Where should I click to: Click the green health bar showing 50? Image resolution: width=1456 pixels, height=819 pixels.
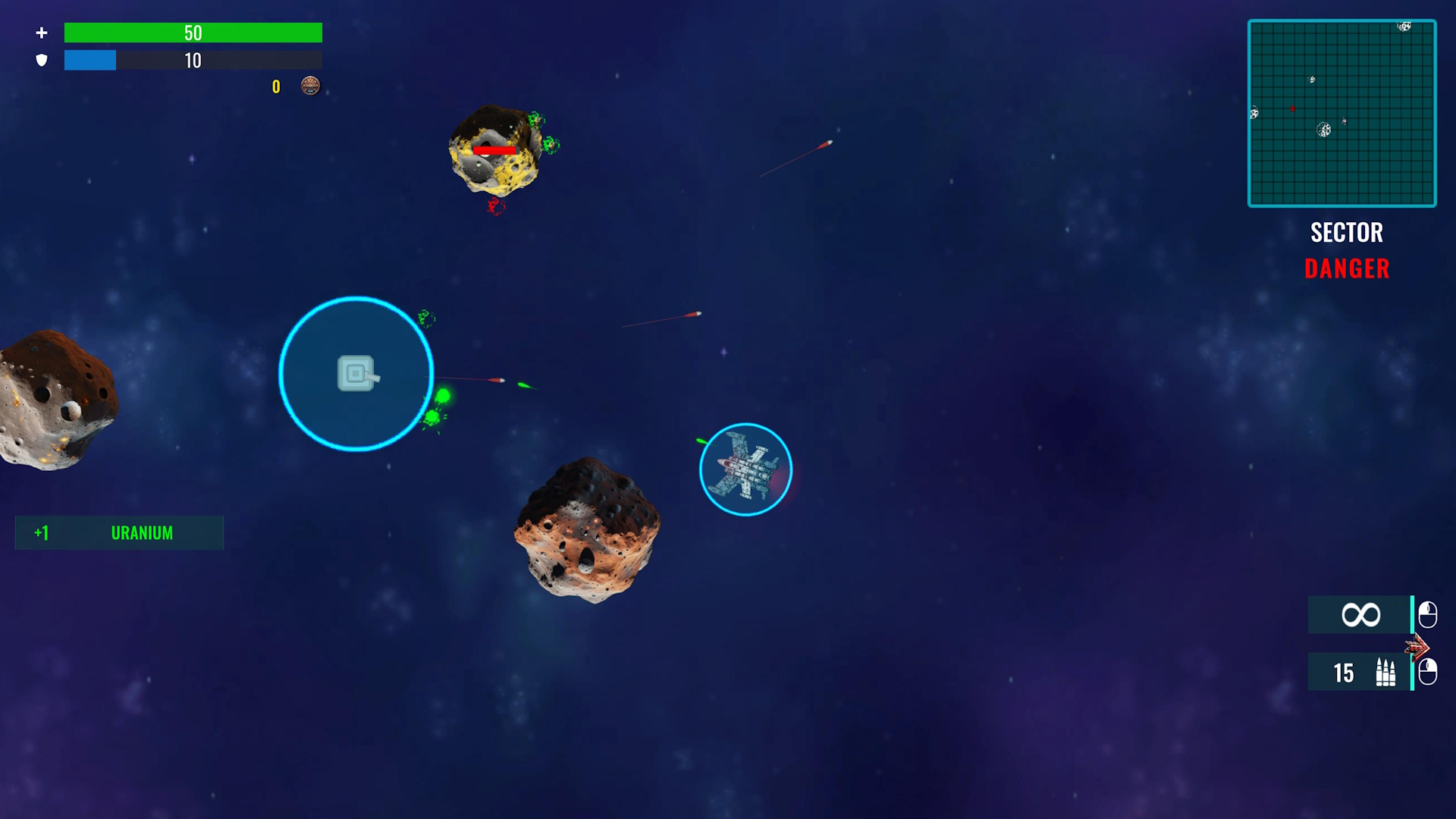click(193, 33)
